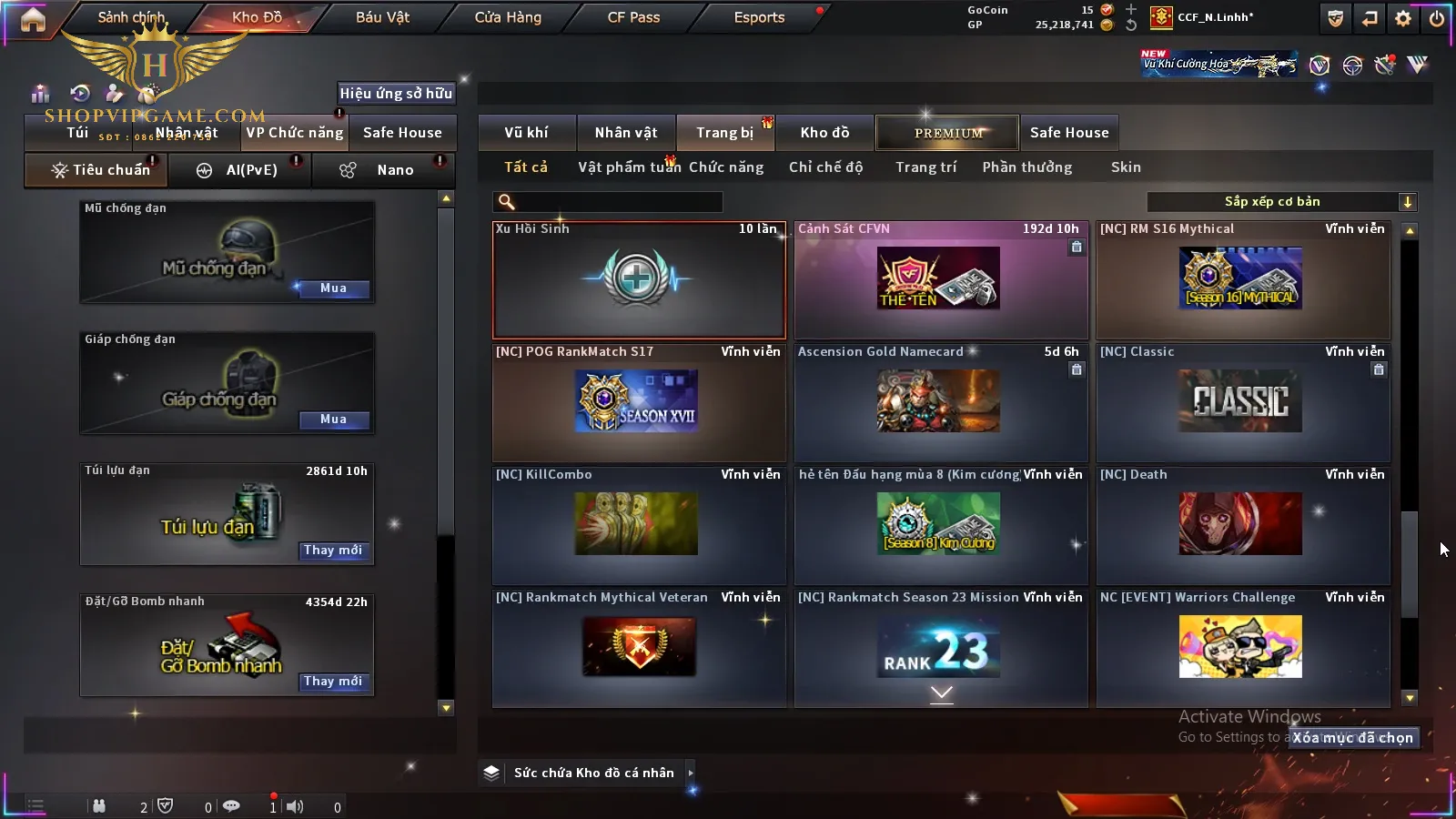Image resolution: width=1456 pixels, height=819 pixels.
Task: Show the Skin filter category
Action: 1126,167
